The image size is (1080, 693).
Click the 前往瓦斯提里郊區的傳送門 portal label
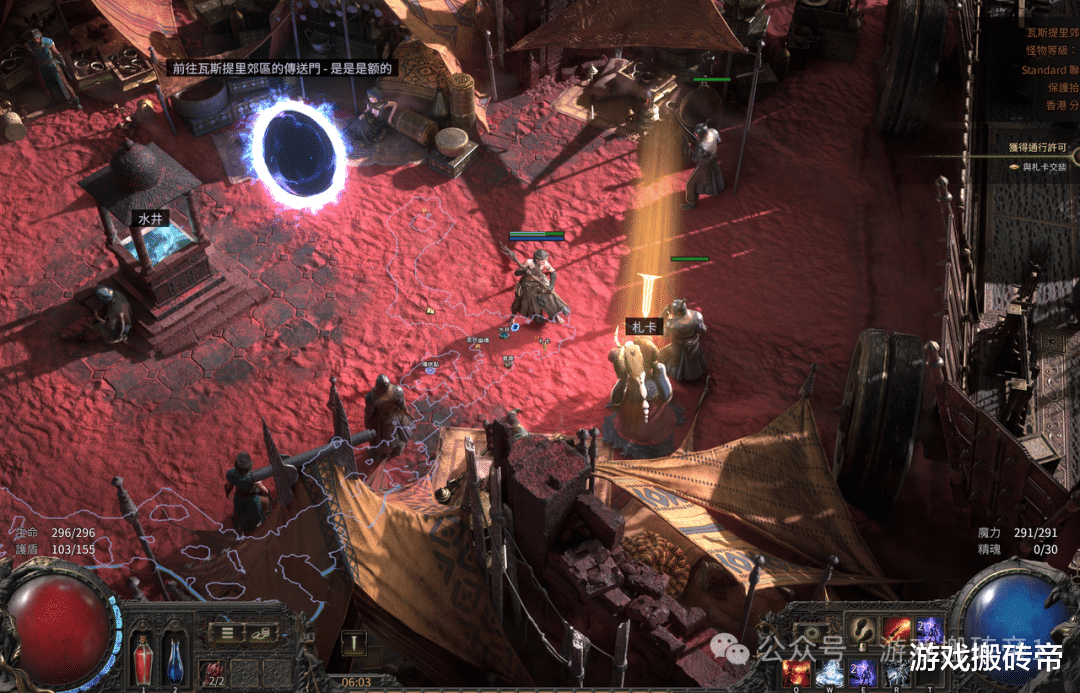click(281, 68)
